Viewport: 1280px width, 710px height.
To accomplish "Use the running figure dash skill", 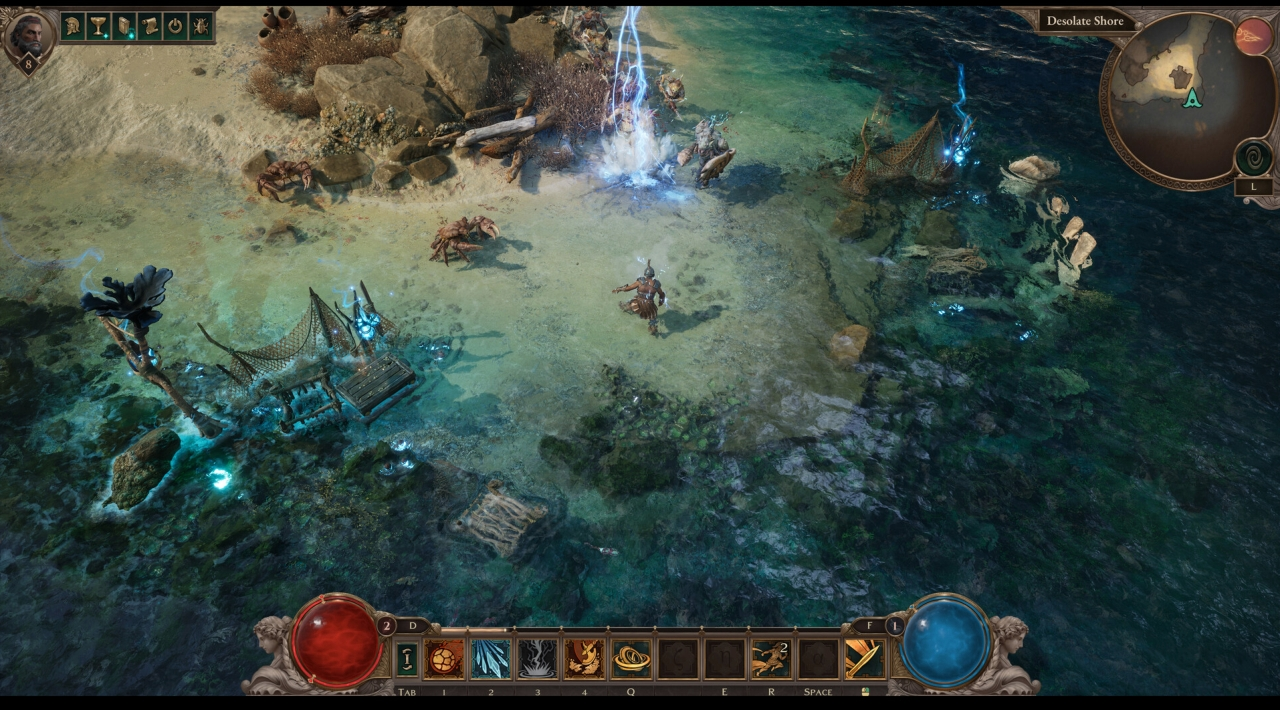I will click(x=771, y=659).
